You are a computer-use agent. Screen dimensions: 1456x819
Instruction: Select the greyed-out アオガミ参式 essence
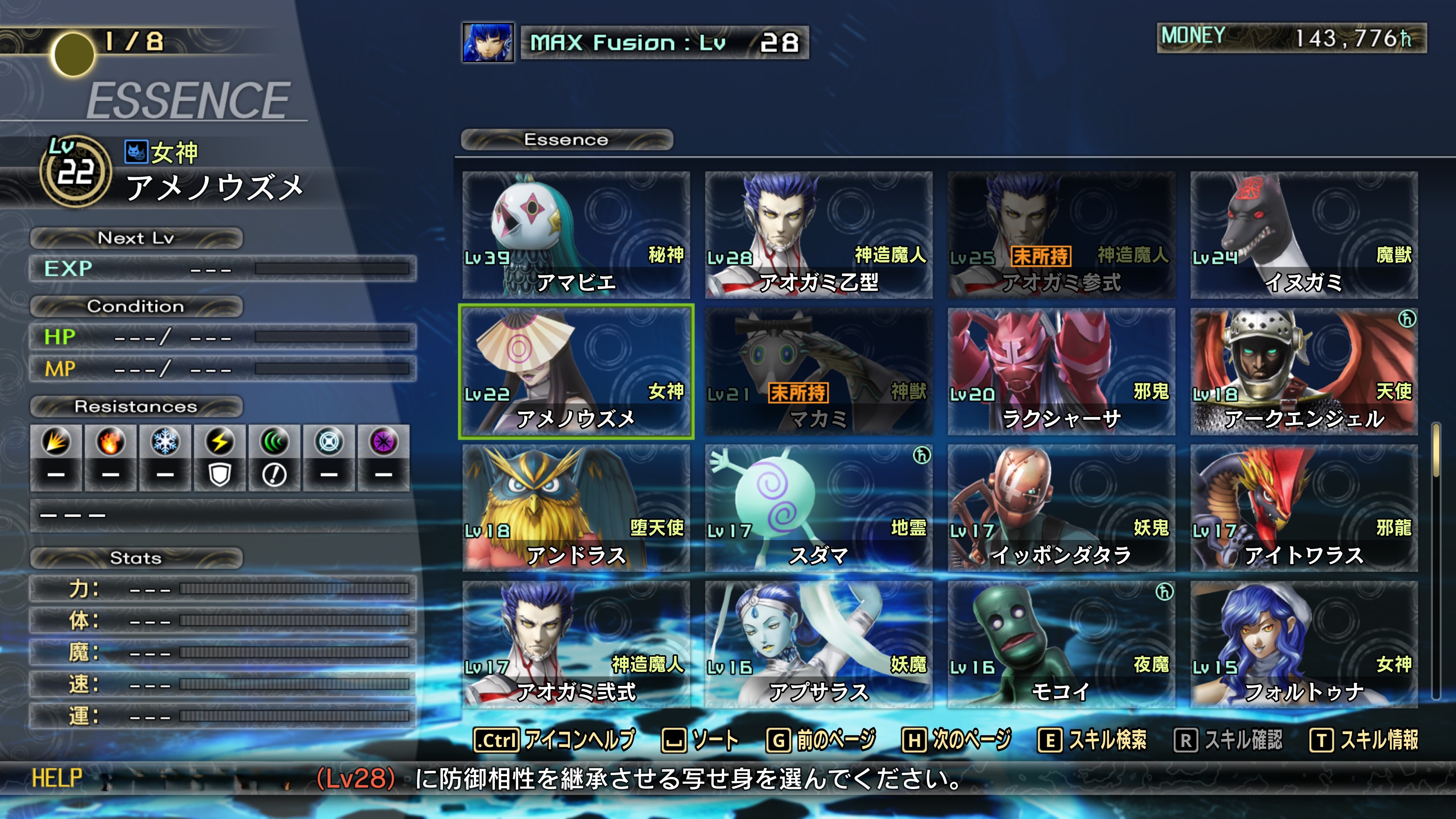pos(1061,235)
